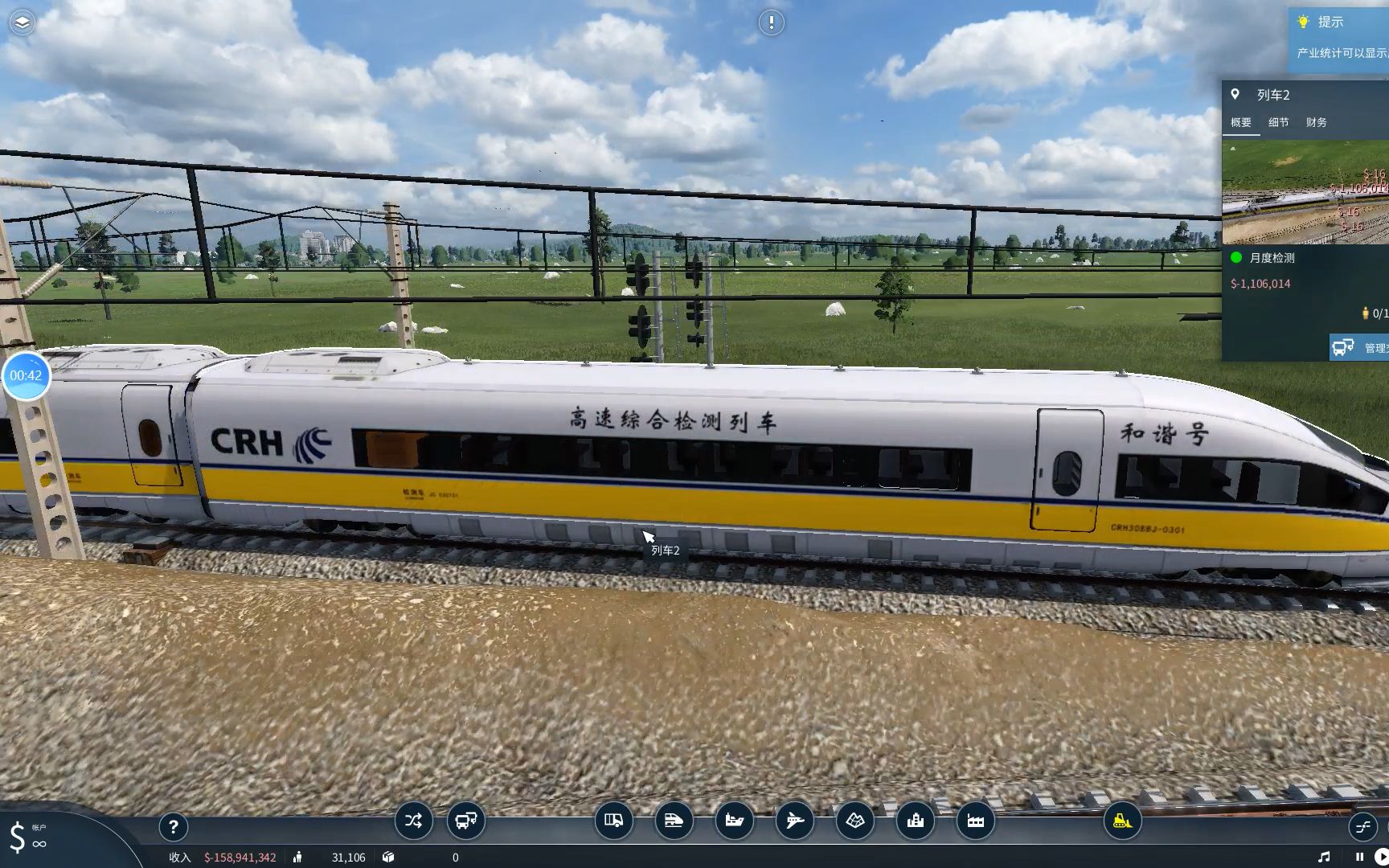This screenshot has width=1389, height=868.
Task: Open the air transport construction menu
Action: (795, 821)
